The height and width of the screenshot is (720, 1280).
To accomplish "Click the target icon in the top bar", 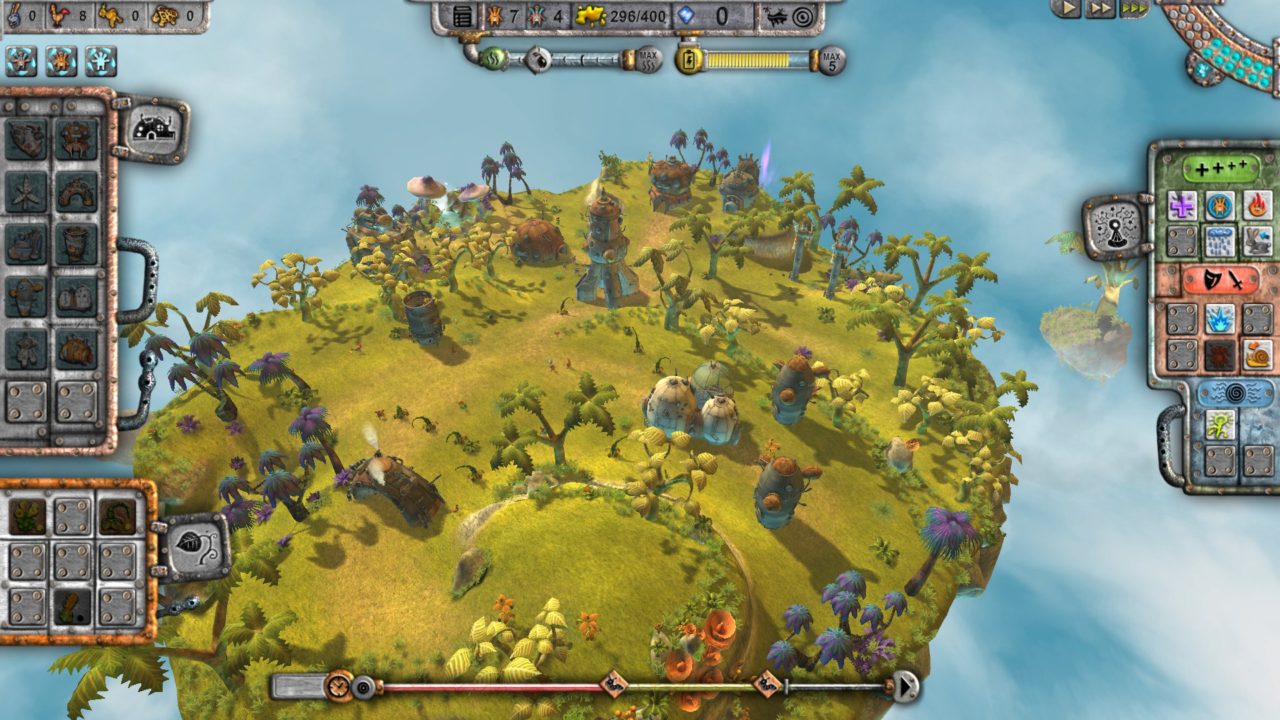I will [x=802, y=16].
